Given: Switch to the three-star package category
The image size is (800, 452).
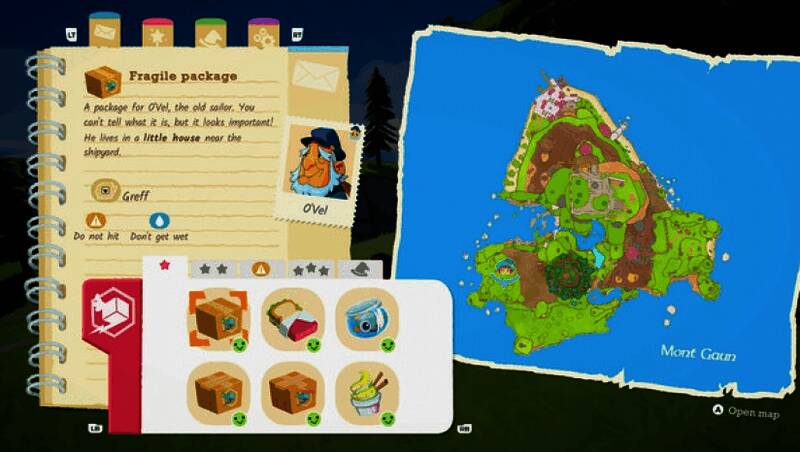Looking at the screenshot, I should coord(309,268).
